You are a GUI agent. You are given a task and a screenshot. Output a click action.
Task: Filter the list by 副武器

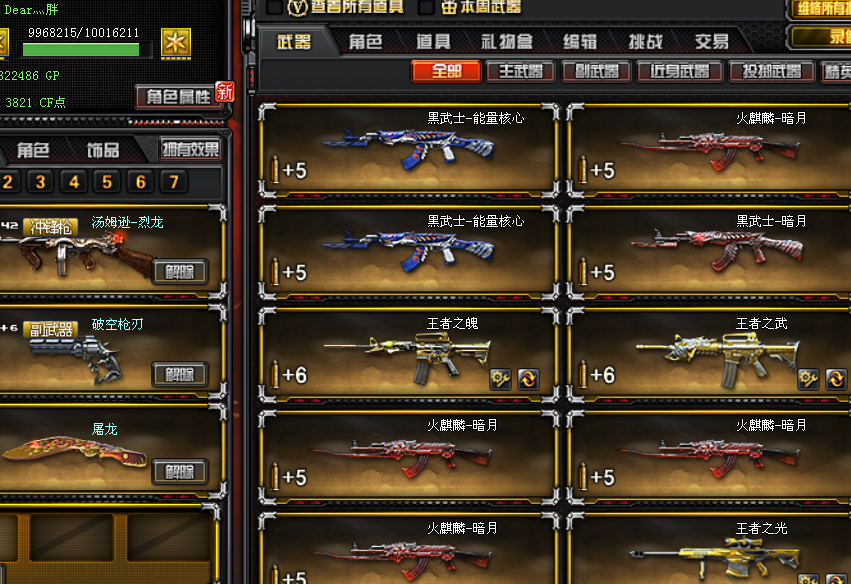pyautogui.click(x=596, y=71)
